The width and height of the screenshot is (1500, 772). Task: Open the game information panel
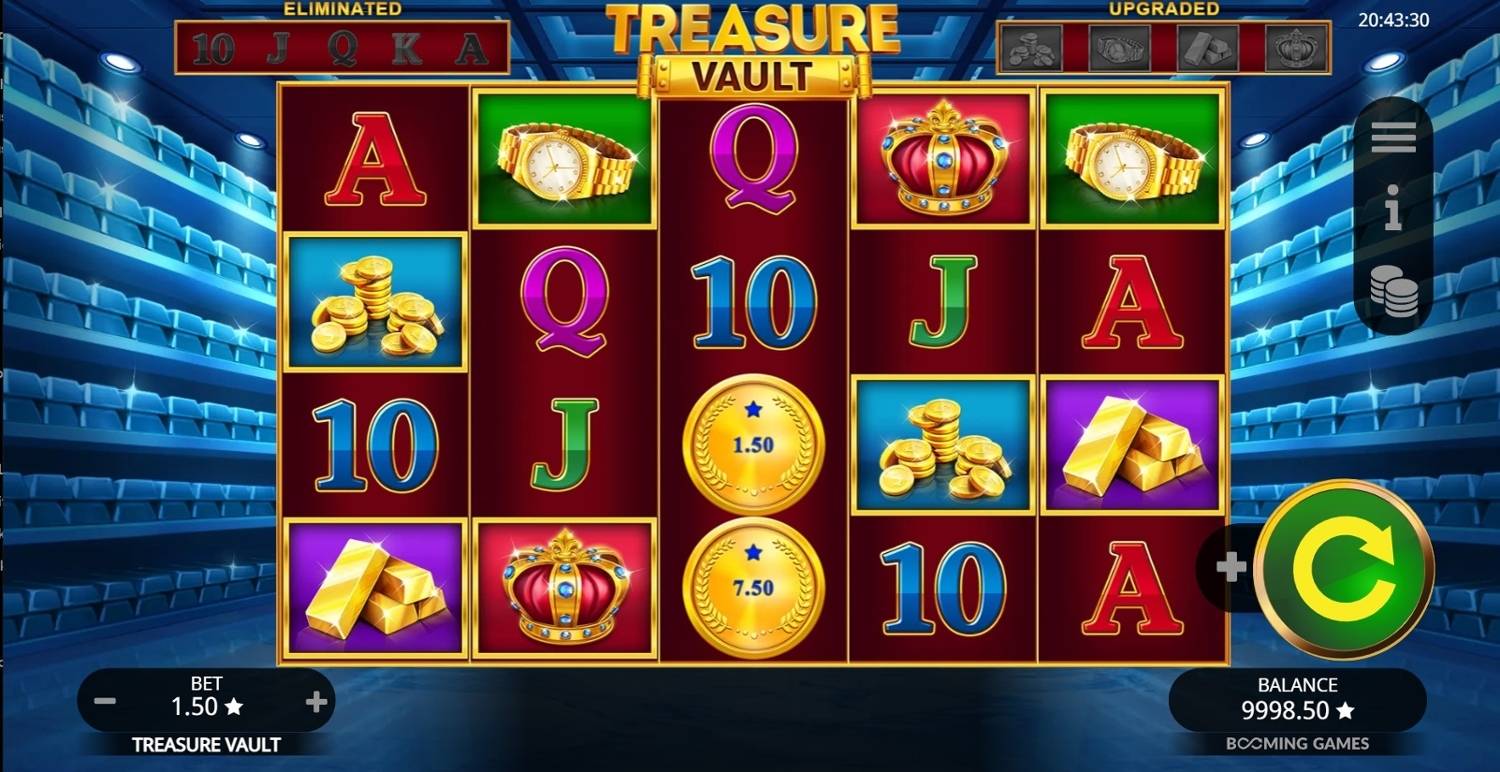pos(1395,210)
